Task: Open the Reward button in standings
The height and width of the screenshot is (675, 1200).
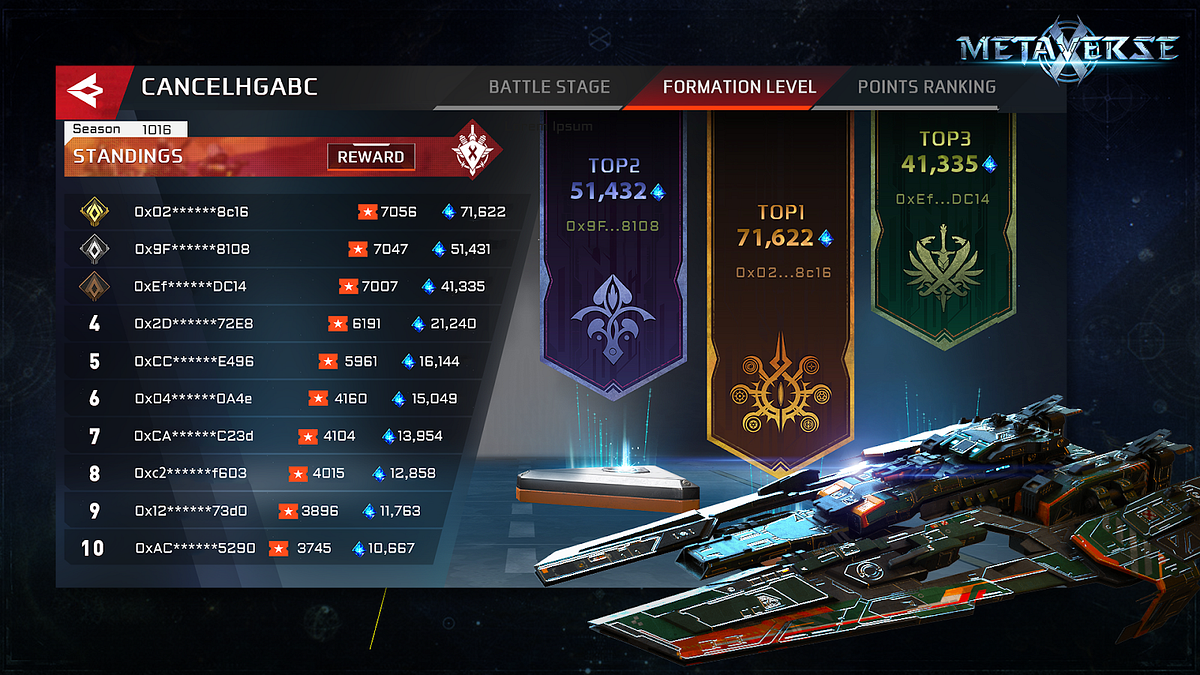Action: tap(370, 157)
